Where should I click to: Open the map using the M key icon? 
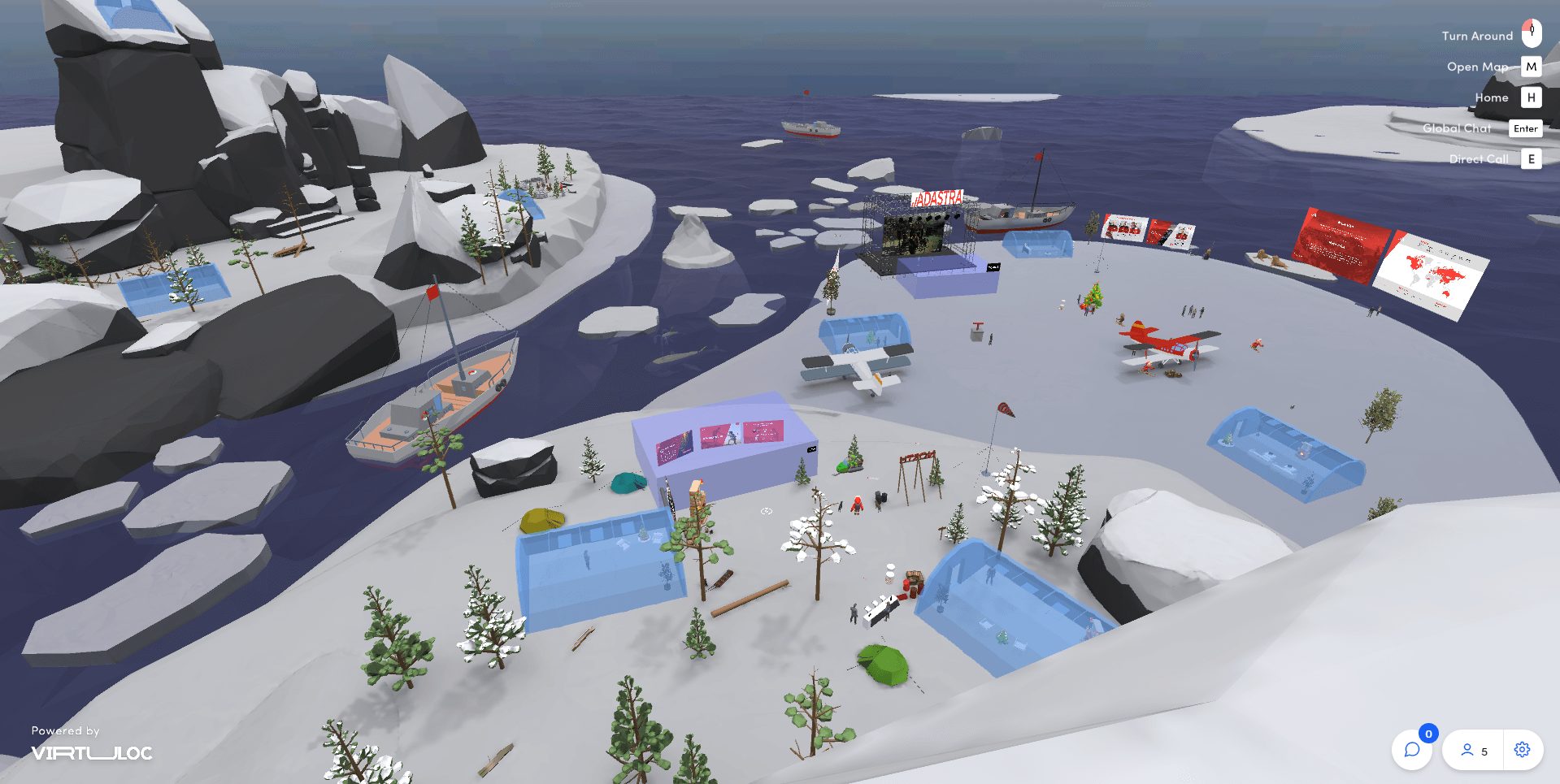[1531, 67]
